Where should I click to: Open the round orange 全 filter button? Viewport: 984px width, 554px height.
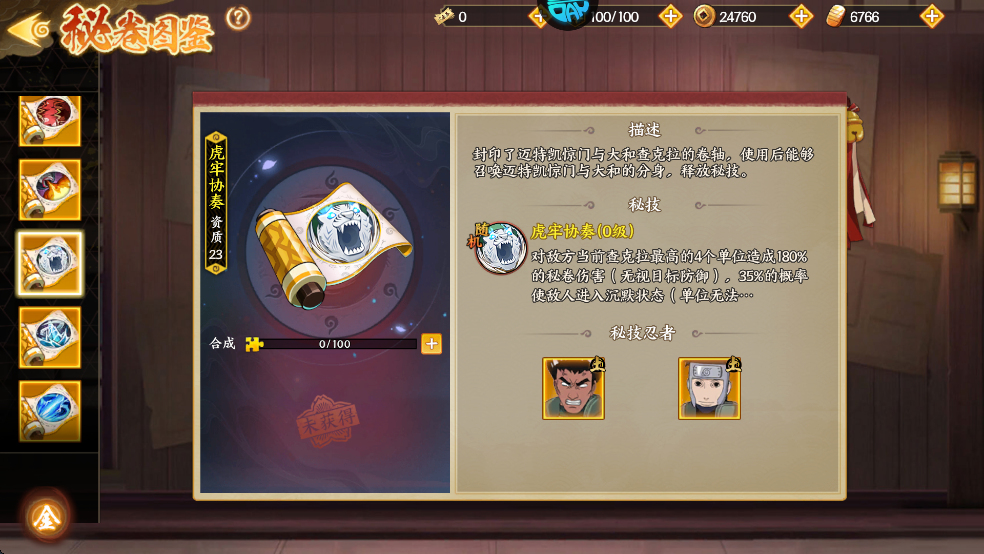point(46,516)
